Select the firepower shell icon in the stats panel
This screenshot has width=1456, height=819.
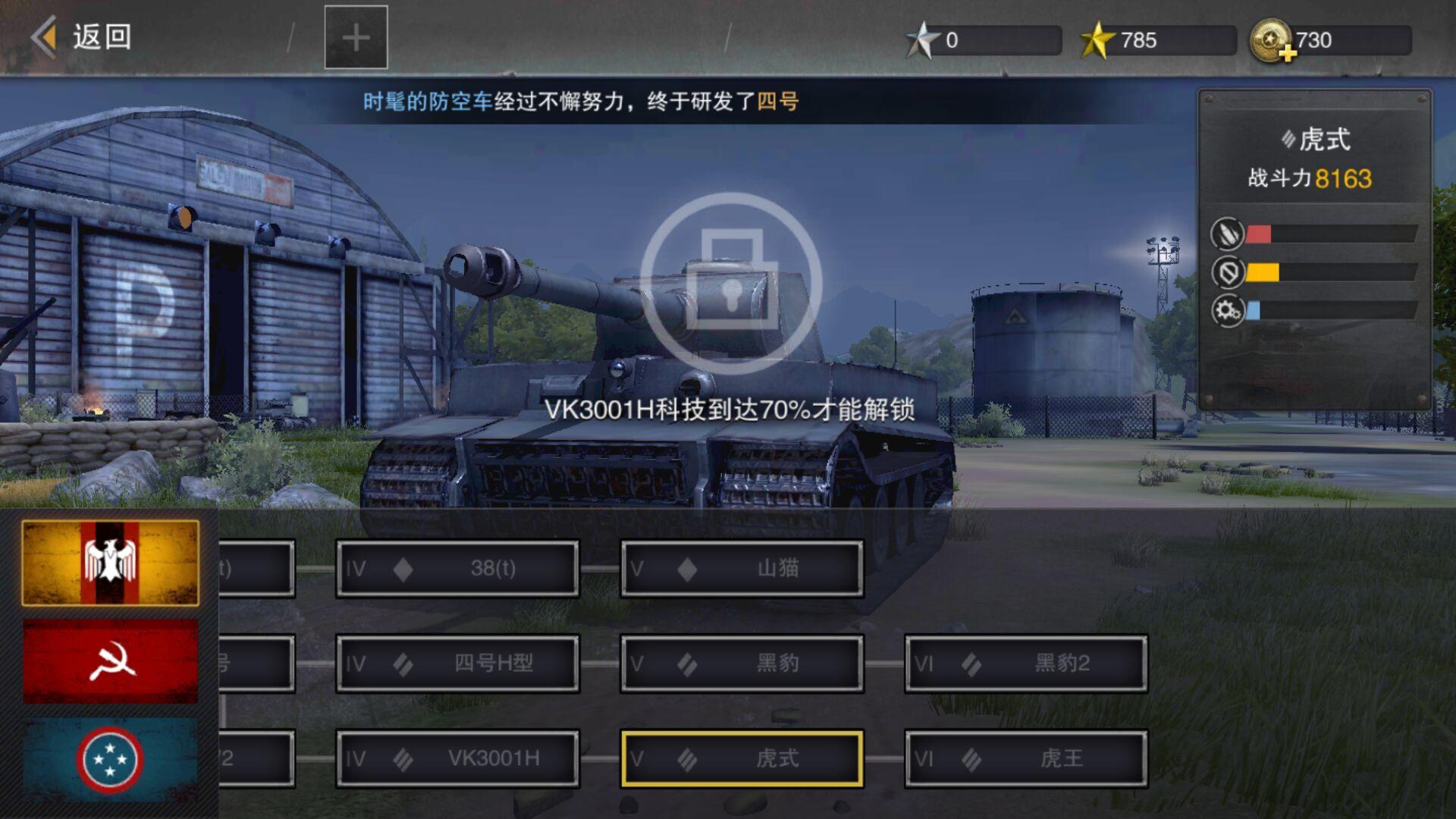click(1228, 232)
